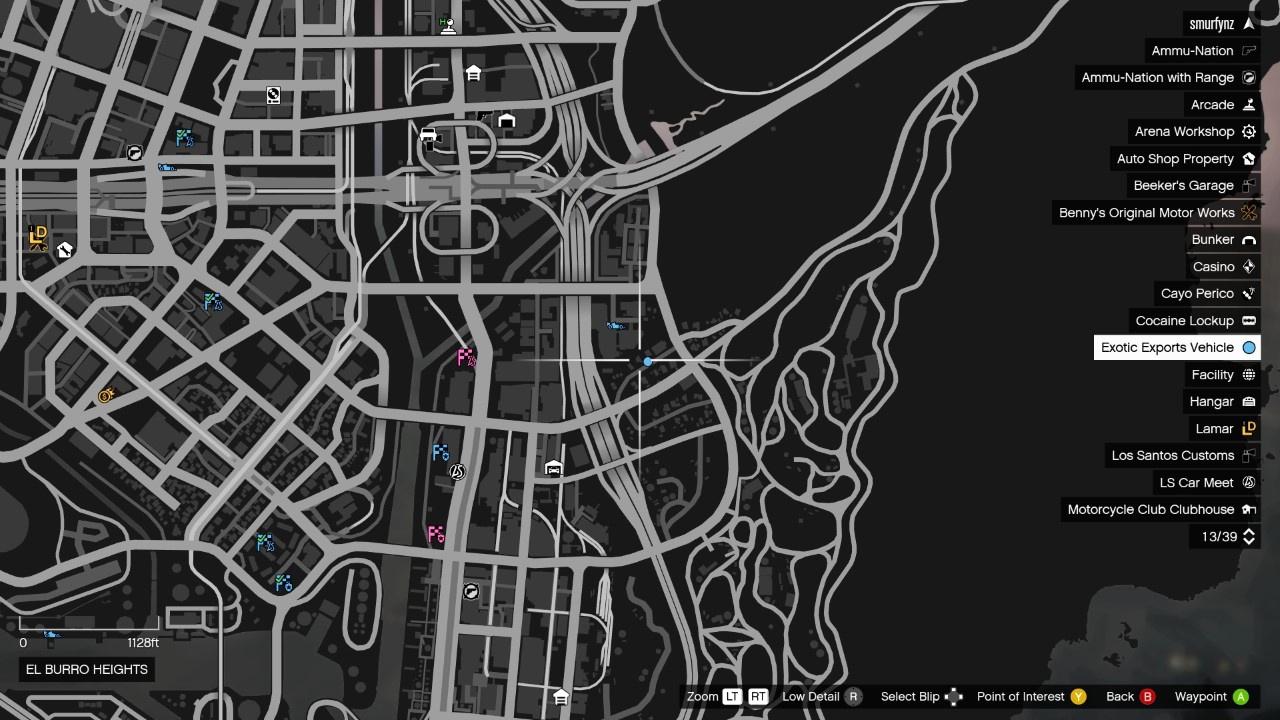The width and height of the screenshot is (1280, 720).
Task: Select the Arcade legend entry
Action: [x=1212, y=105]
